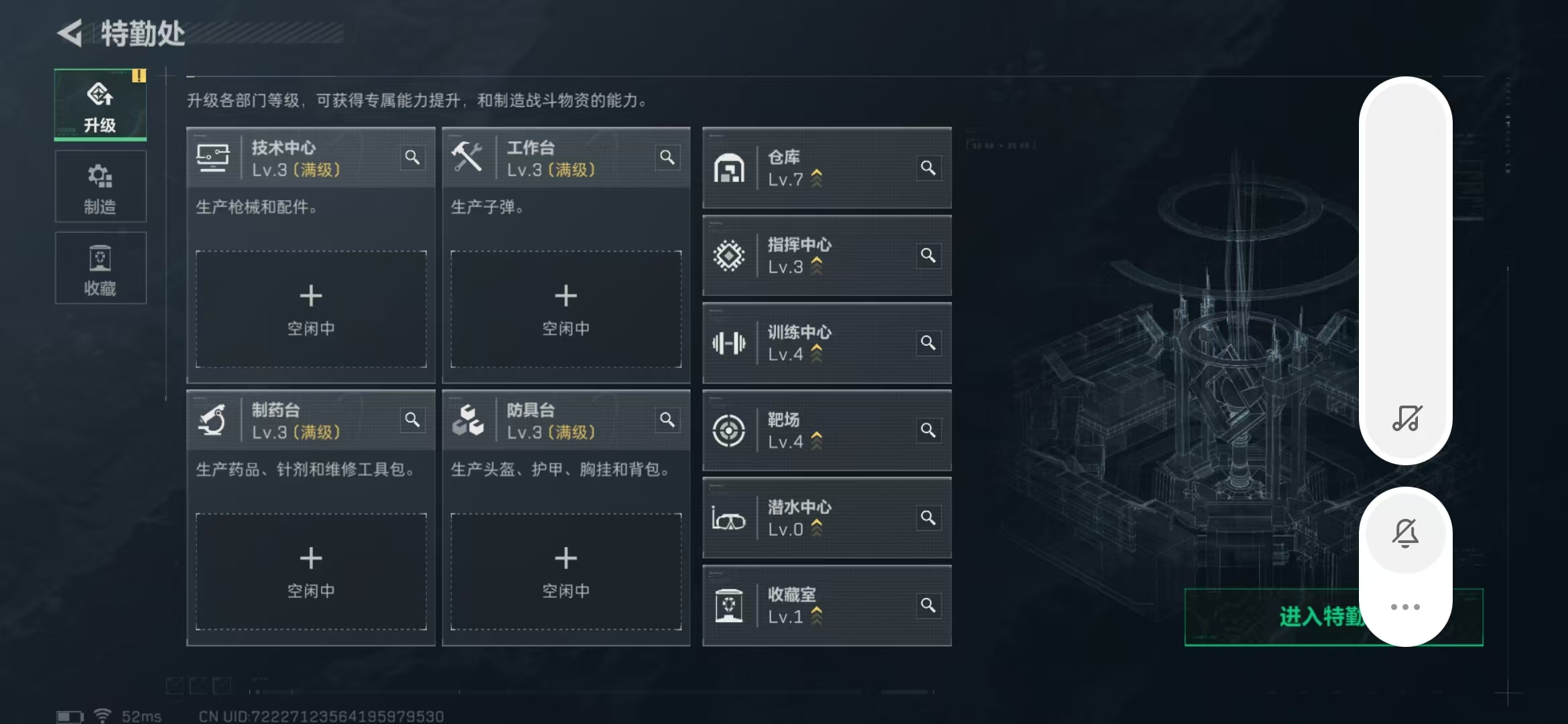Click the 潜水中心 diving mask icon

730,518
